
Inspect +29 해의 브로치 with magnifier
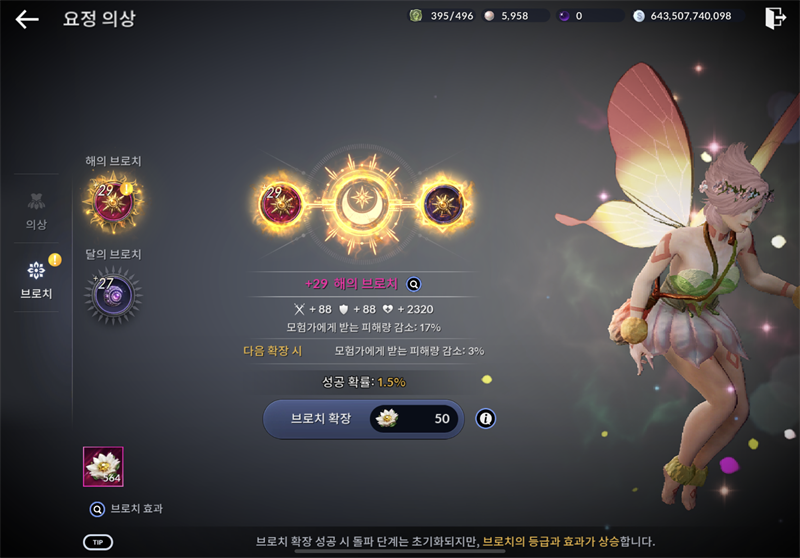tap(413, 284)
